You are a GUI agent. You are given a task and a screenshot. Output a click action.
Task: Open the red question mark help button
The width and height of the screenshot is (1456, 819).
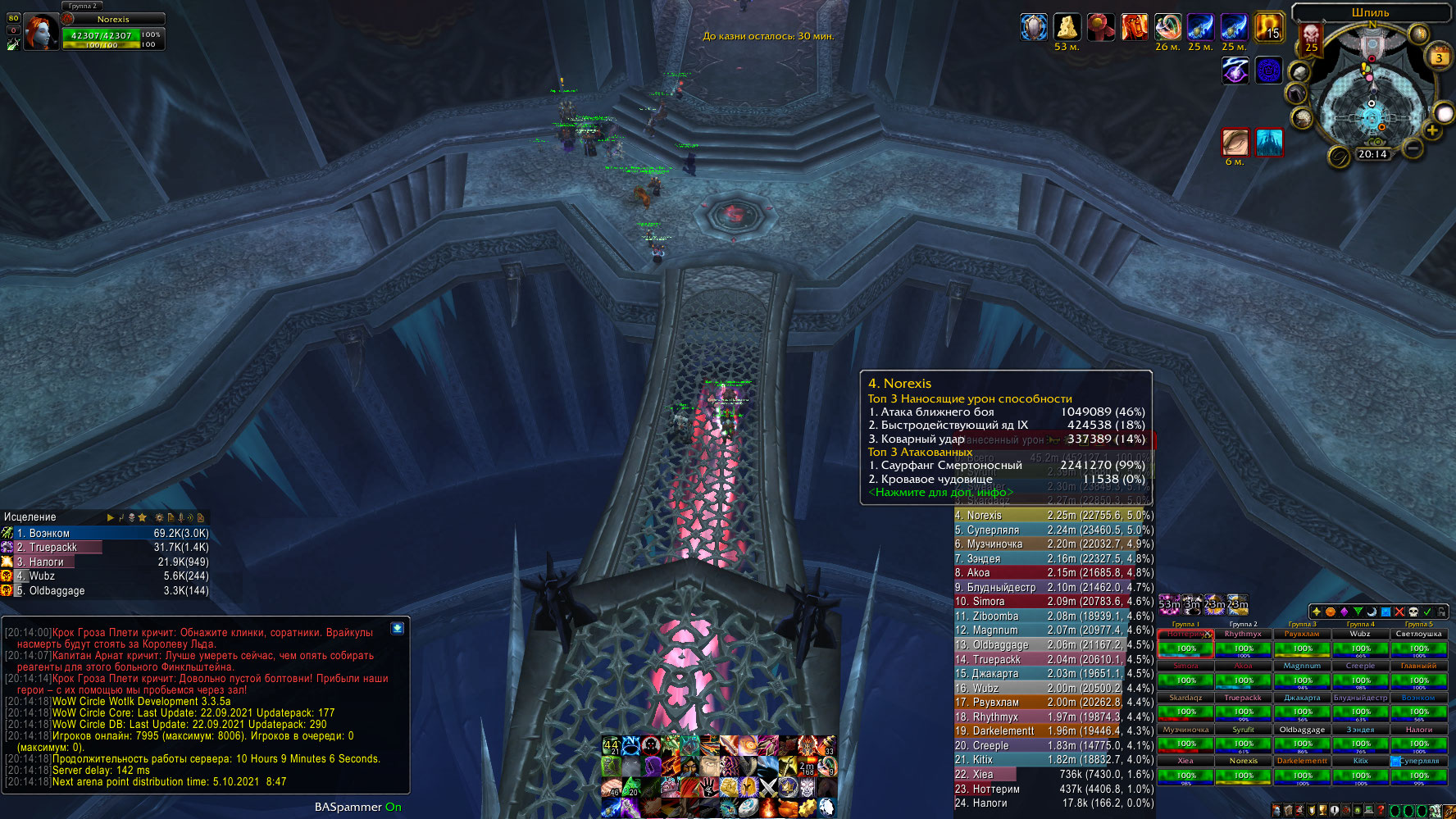pos(1381,811)
